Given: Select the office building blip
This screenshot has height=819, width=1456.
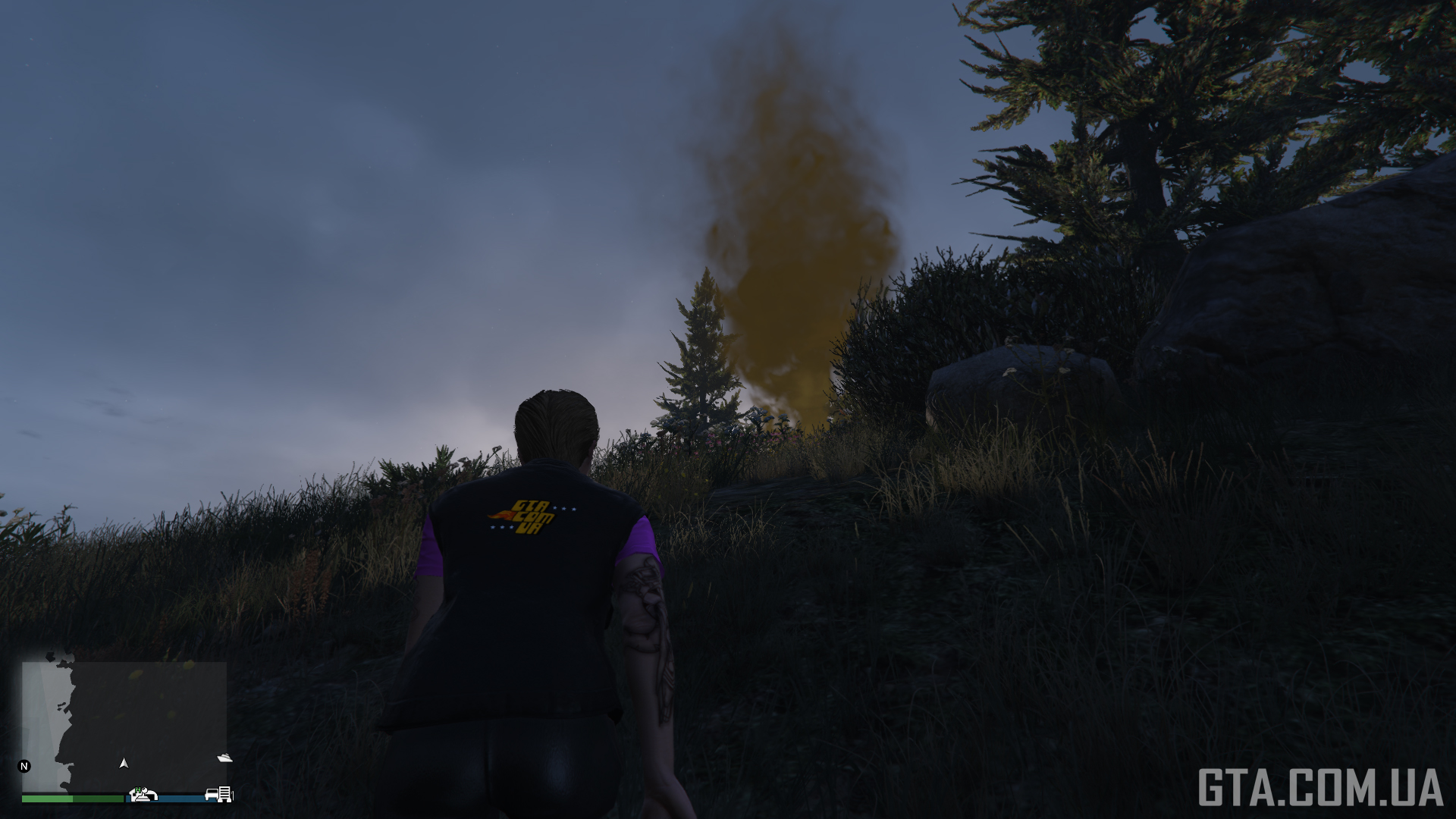Looking at the screenshot, I should point(224,794).
